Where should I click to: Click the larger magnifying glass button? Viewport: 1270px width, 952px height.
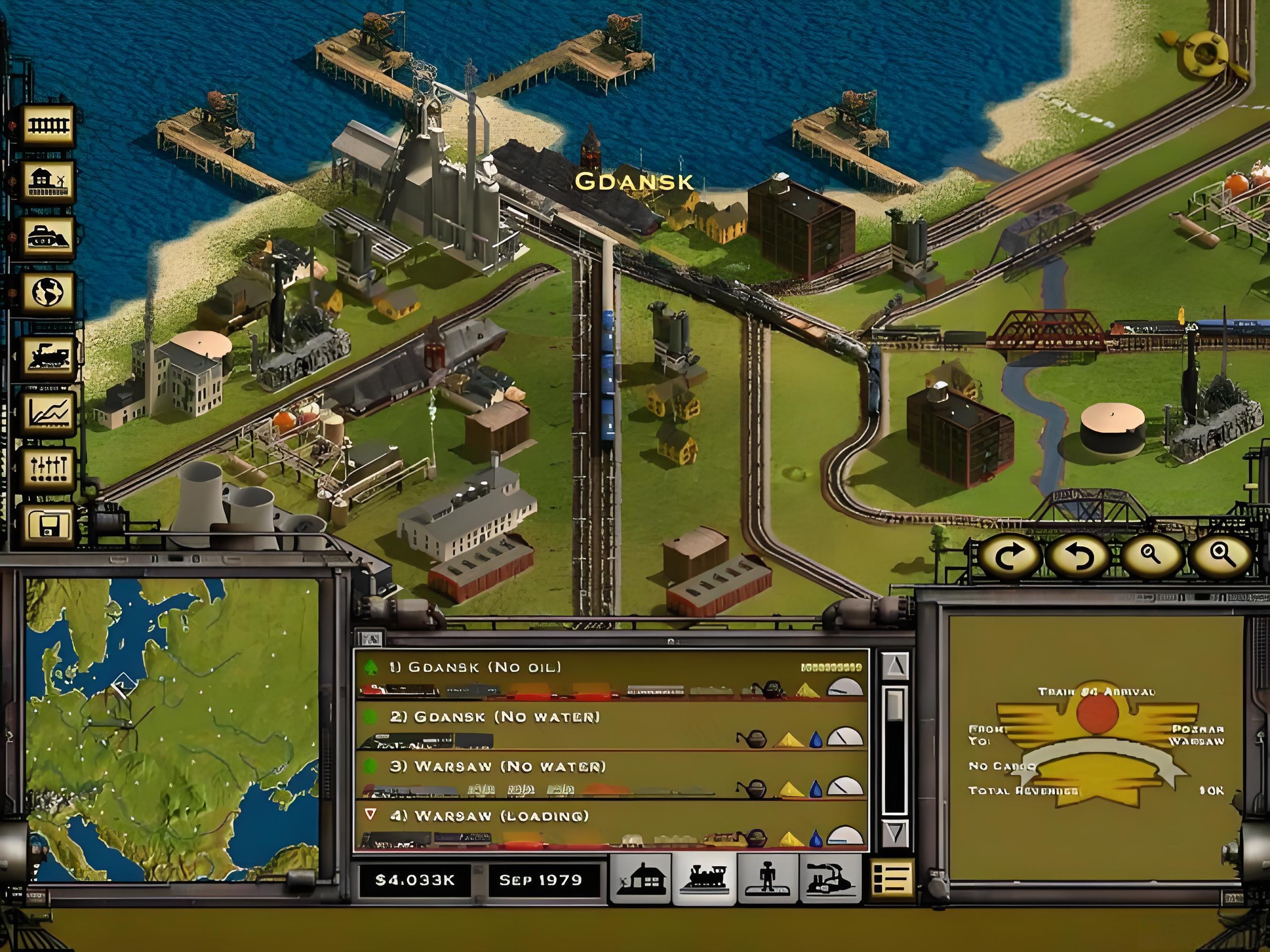(x=1221, y=556)
